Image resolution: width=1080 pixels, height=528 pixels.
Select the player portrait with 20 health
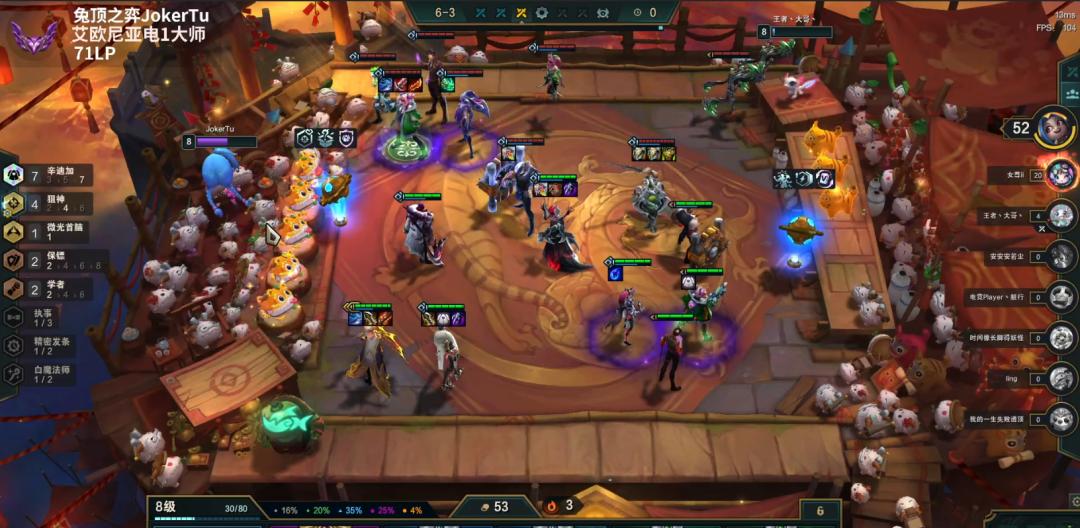point(1058,174)
